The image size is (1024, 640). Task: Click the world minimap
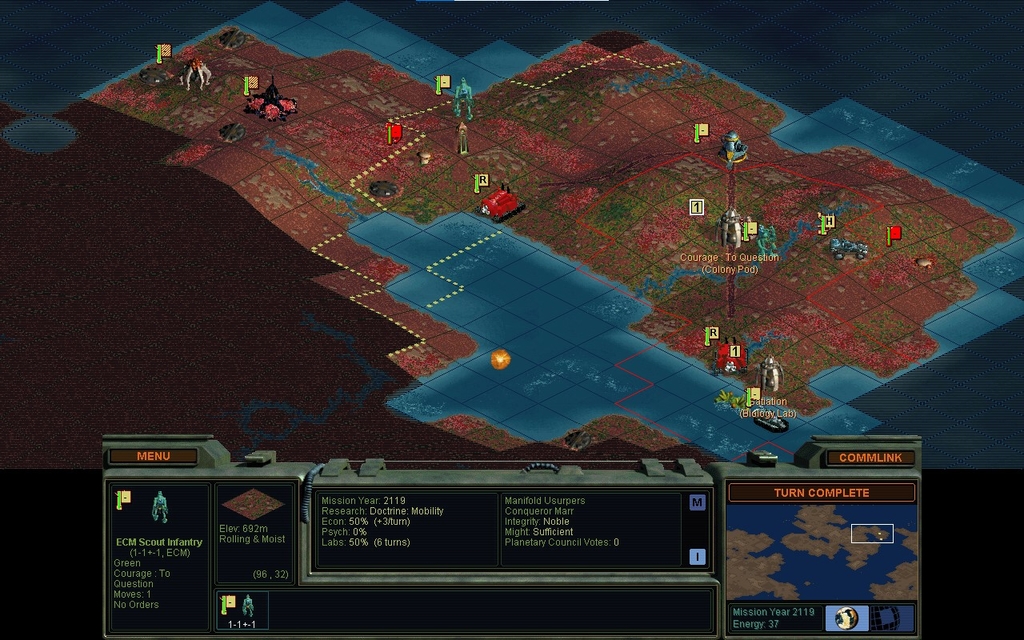point(821,551)
